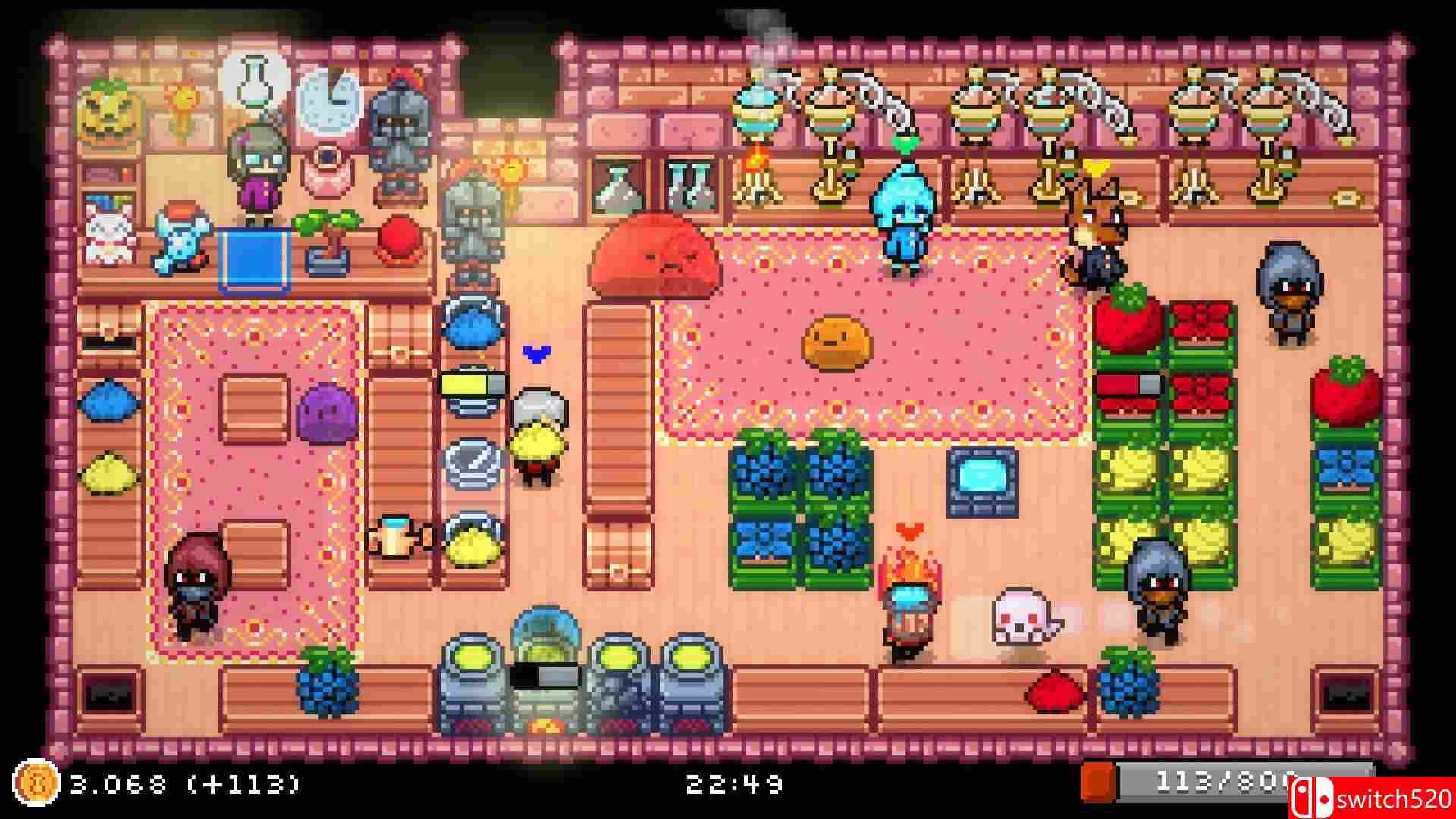Select the giant red slime blocking the carpet
The height and width of the screenshot is (819, 1456).
coord(656,258)
